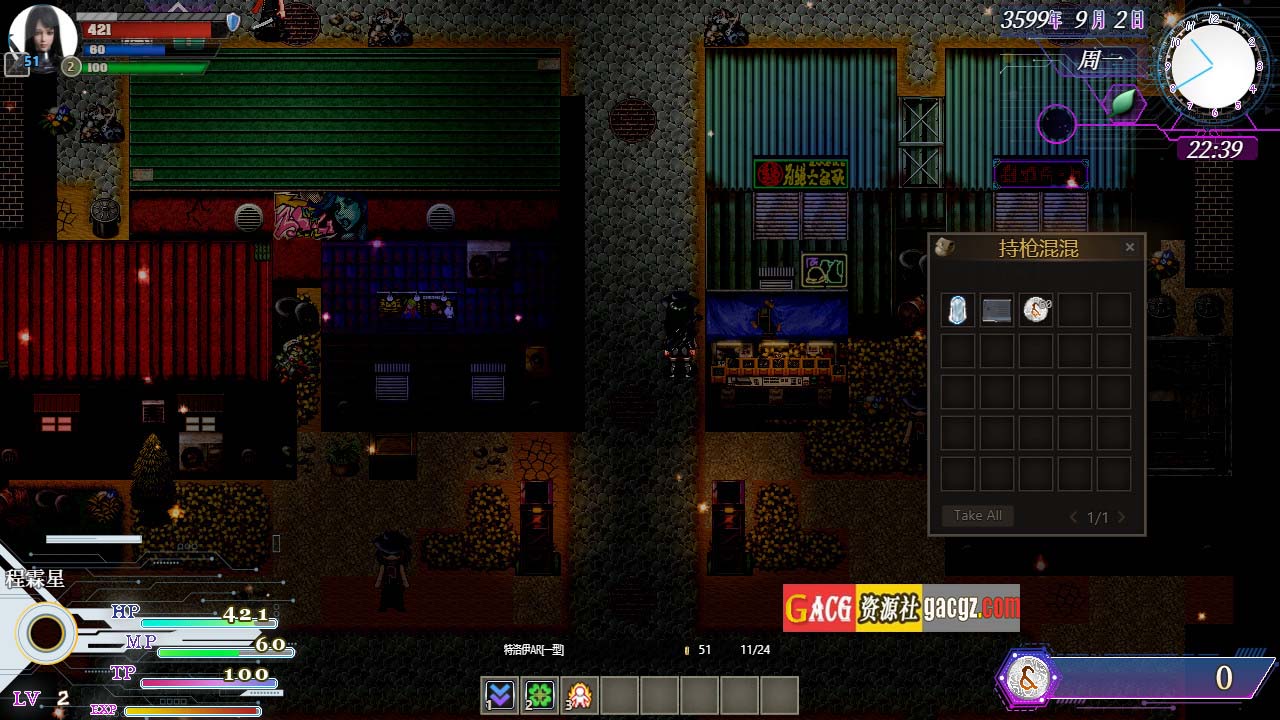Click the analog clock dial
The height and width of the screenshot is (720, 1280).
(x=1212, y=62)
